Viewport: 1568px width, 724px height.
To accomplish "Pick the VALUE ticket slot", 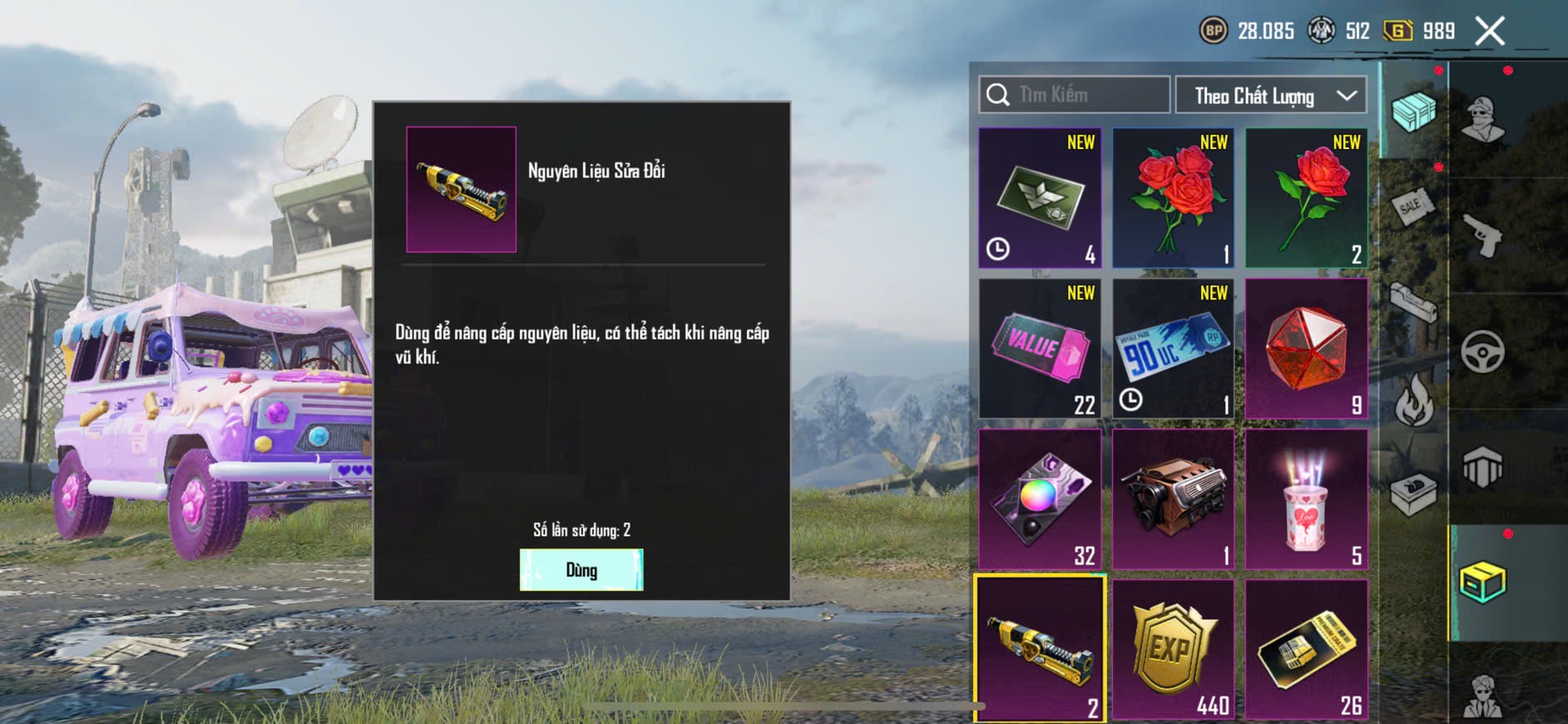I will pos(1040,349).
